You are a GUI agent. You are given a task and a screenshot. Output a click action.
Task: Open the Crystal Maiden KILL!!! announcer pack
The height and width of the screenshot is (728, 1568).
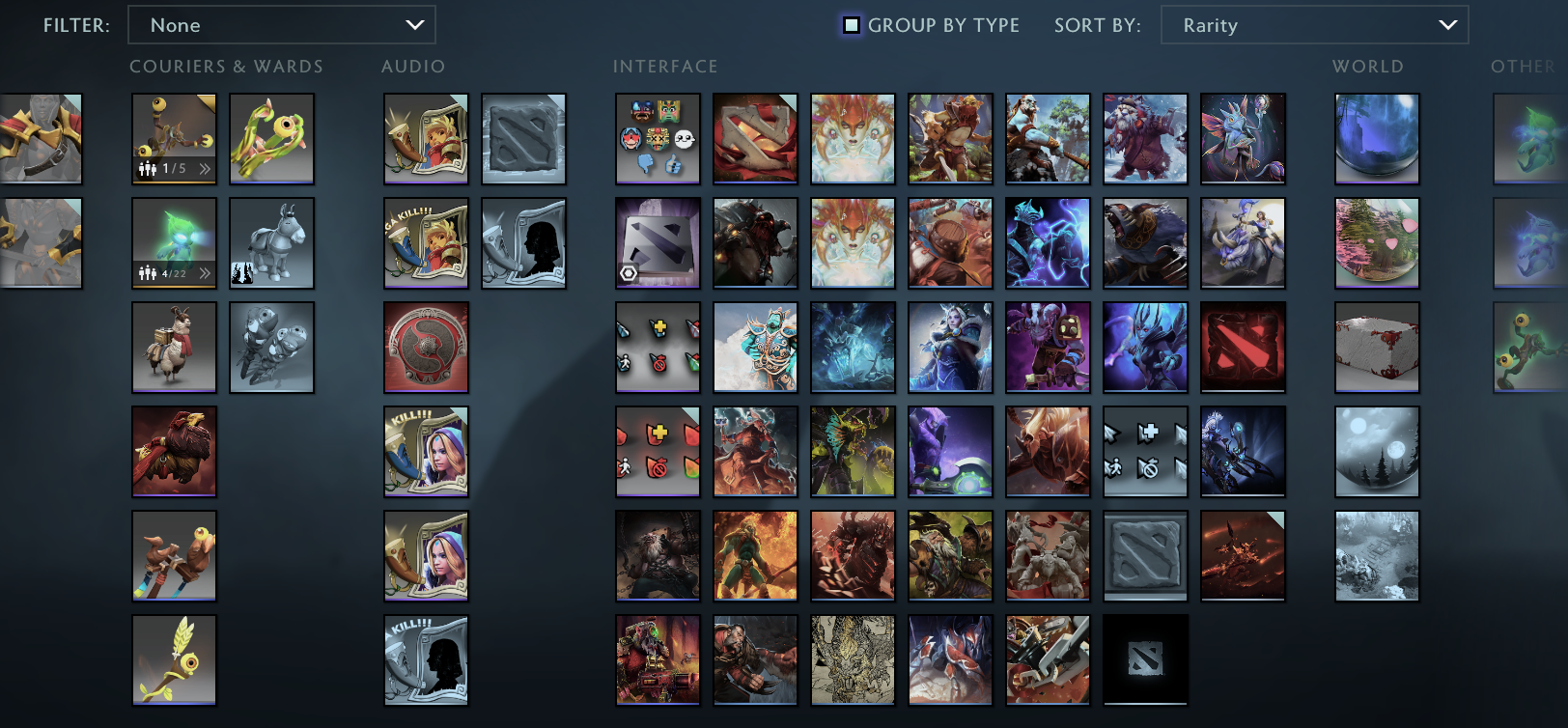coord(426,451)
